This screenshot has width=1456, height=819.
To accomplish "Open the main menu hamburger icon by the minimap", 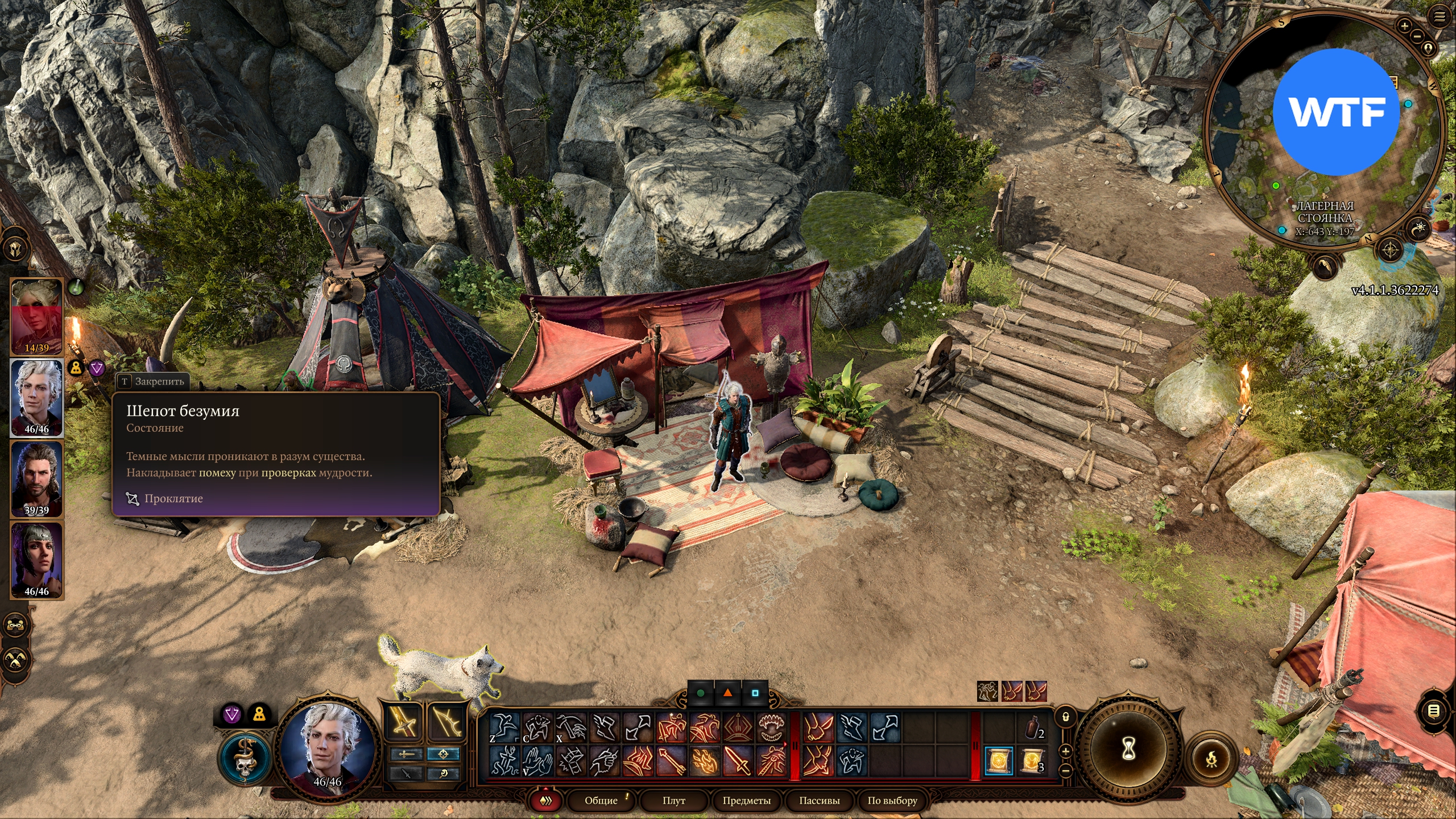I will (1440, 17).
